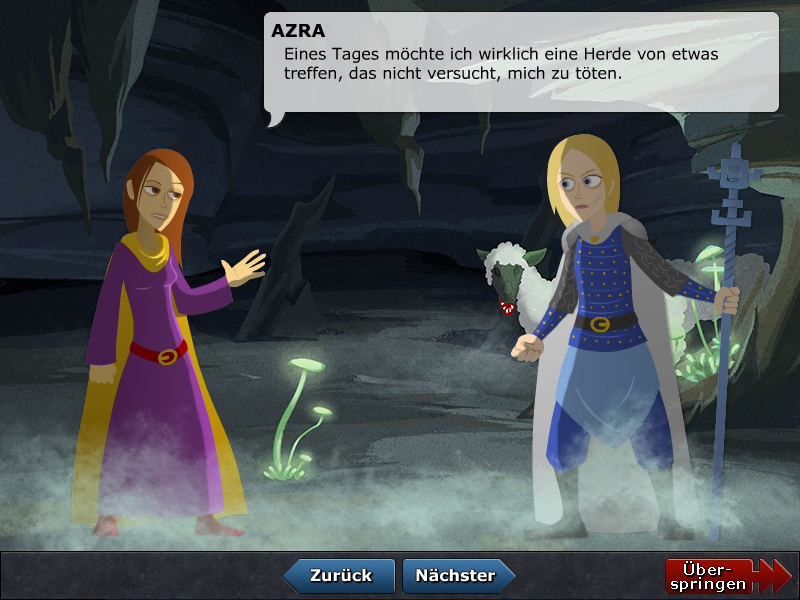Go back with the Zurück button
The height and width of the screenshot is (600, 800).
click(x=340, y=576)
